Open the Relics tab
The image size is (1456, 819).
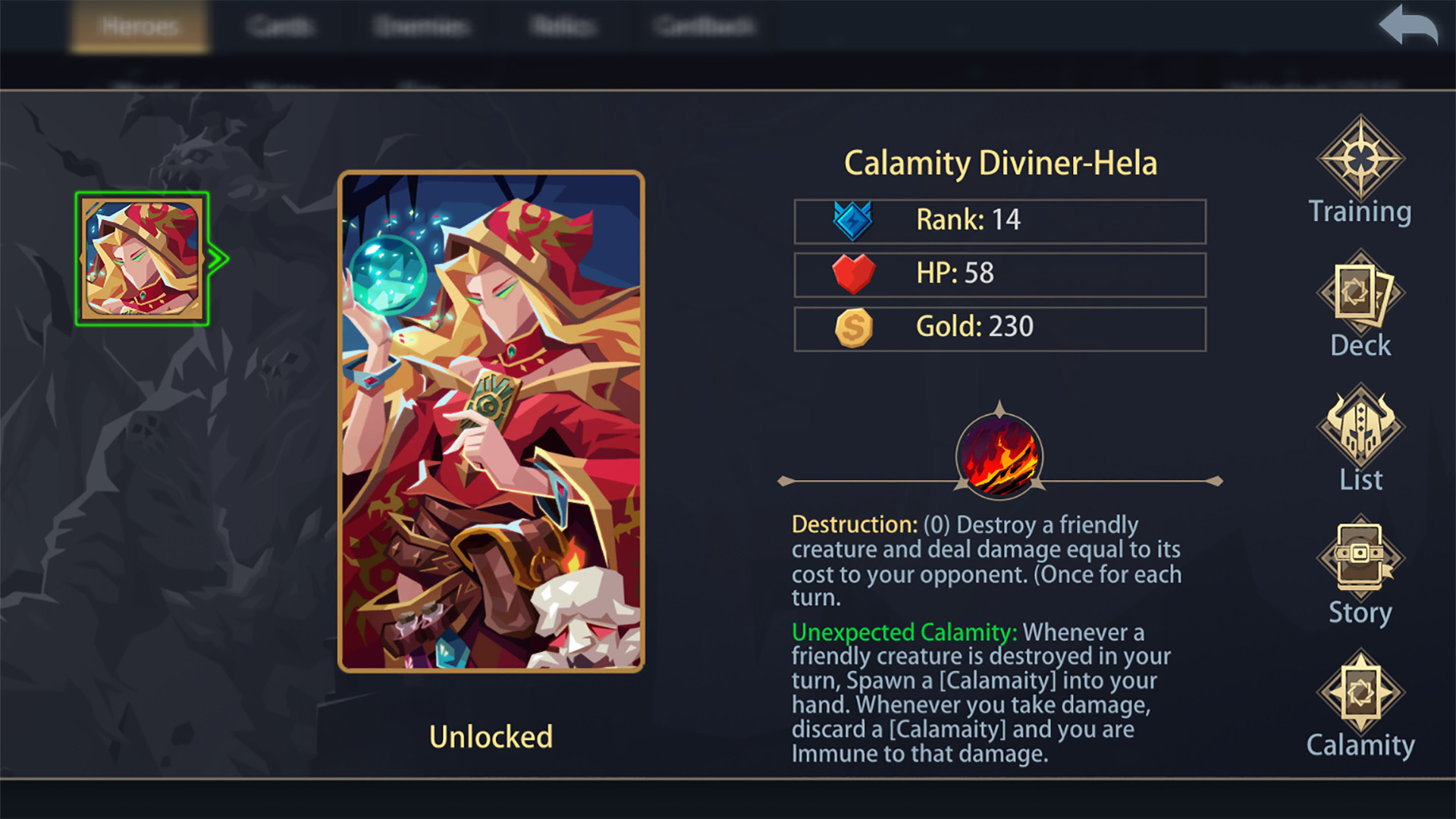[561, 25]
